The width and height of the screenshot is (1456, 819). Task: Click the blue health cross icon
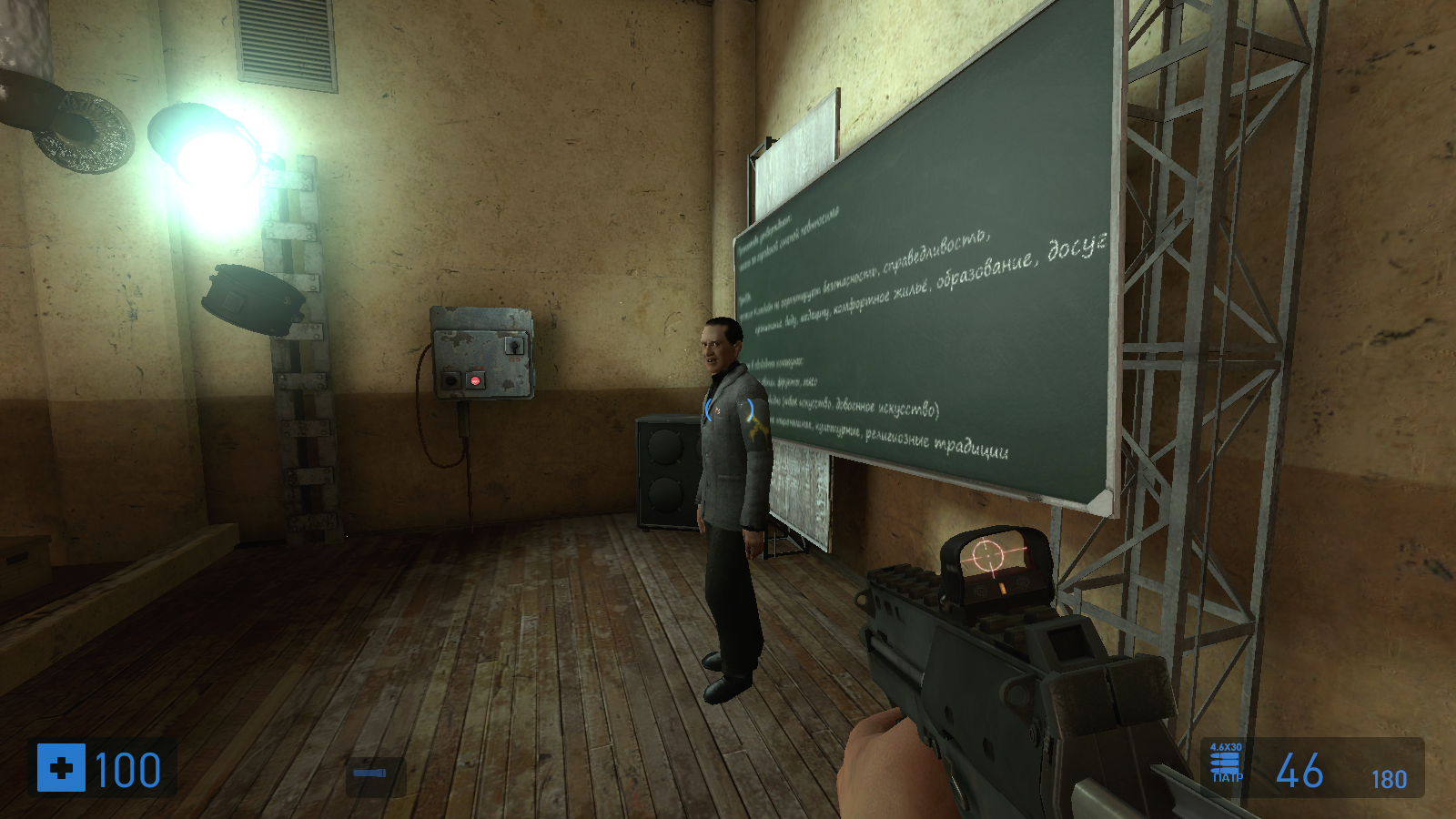[61, 768]
